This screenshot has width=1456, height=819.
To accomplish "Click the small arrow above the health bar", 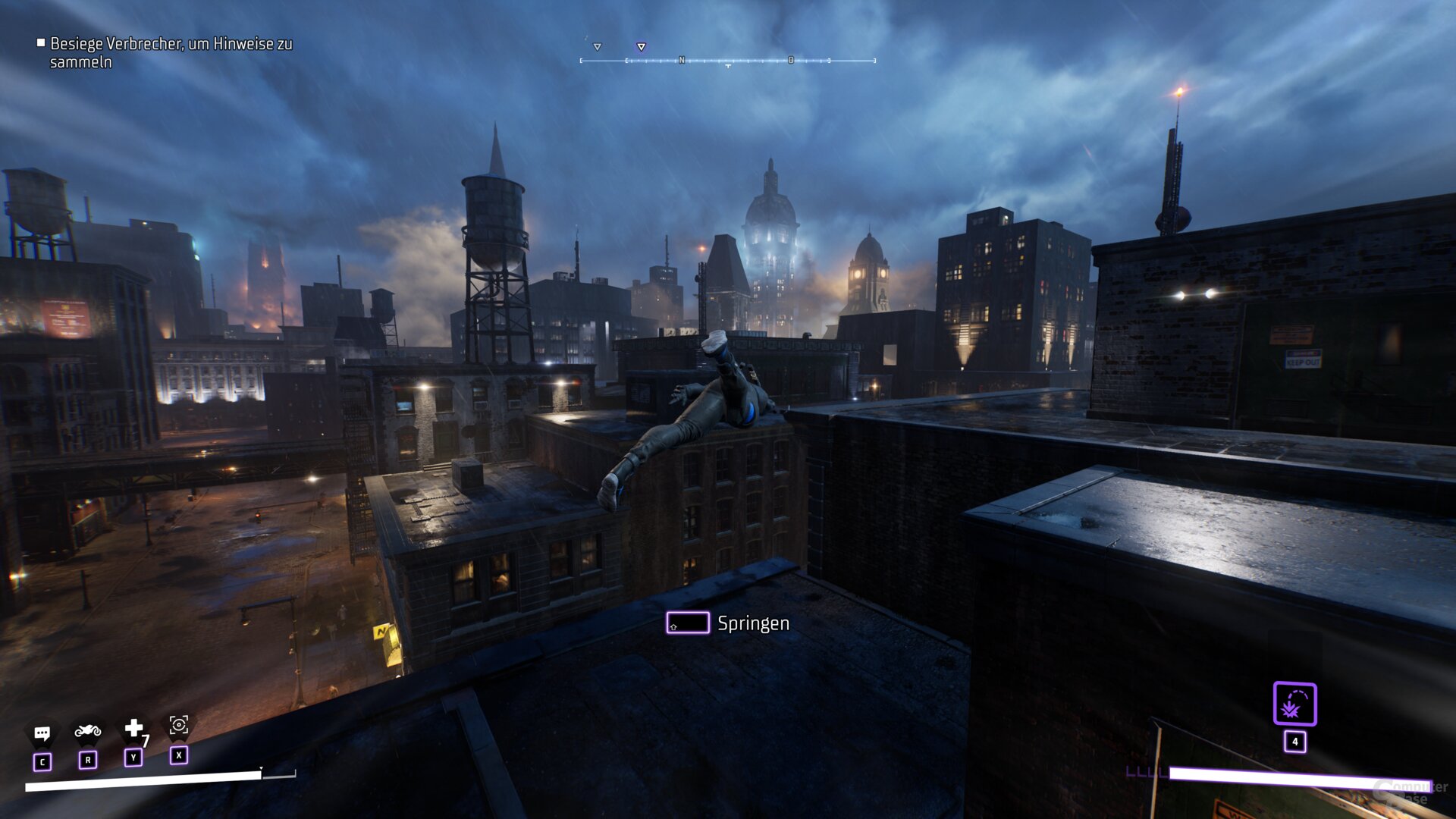I will pos(261,767).
